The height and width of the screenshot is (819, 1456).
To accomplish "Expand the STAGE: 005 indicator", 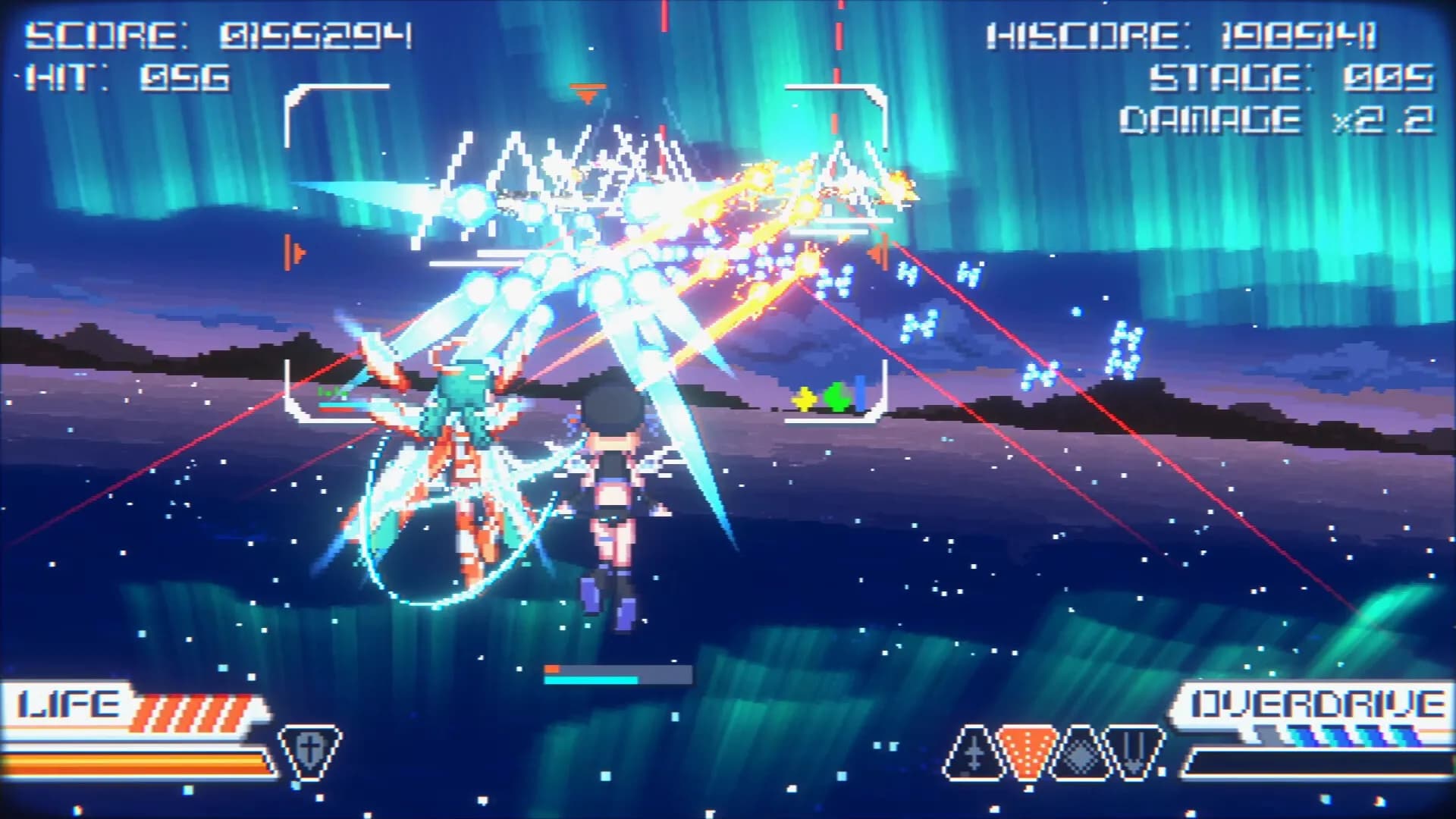I will (1289, 78).
